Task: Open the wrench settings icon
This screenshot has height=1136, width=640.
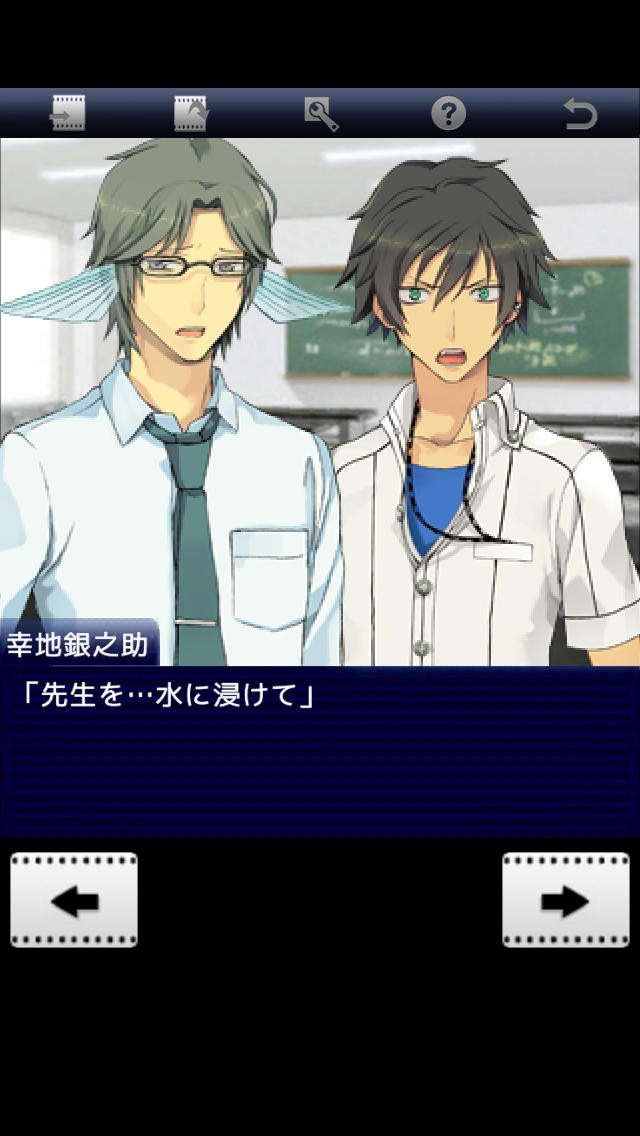Action: [x=321, y=113]
